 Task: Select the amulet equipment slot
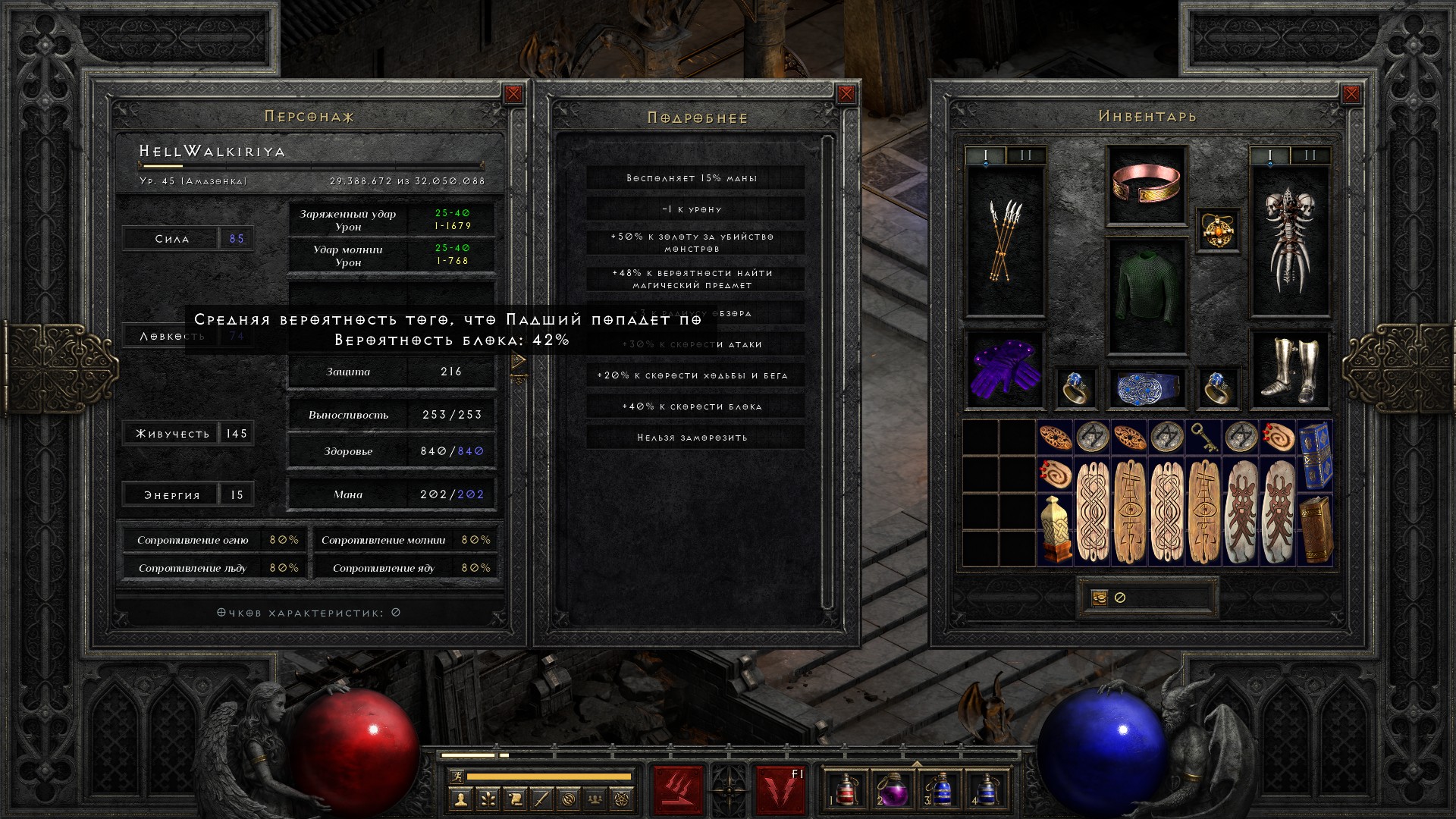[x=1218, y=230]
